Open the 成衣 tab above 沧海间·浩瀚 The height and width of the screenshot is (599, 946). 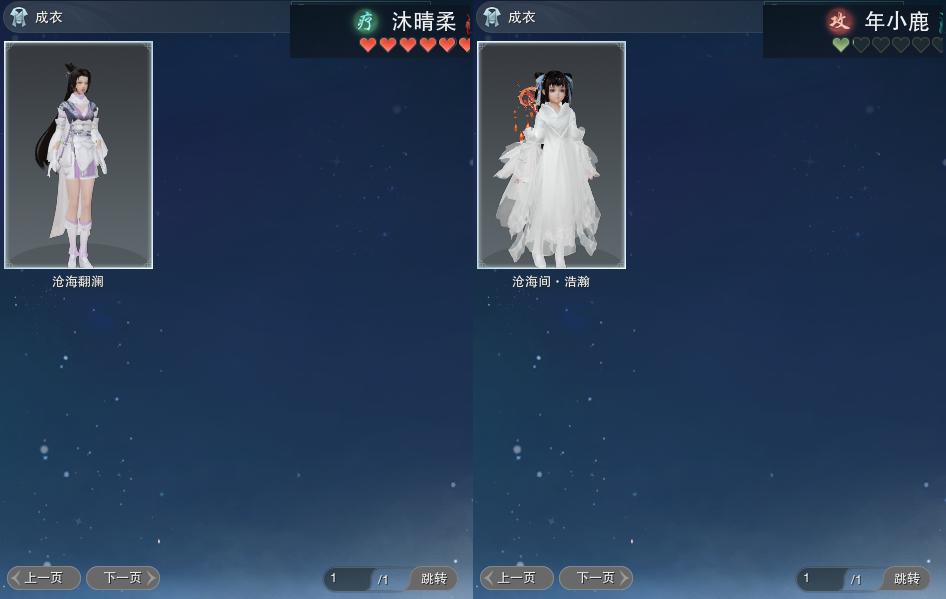[511, 17]
